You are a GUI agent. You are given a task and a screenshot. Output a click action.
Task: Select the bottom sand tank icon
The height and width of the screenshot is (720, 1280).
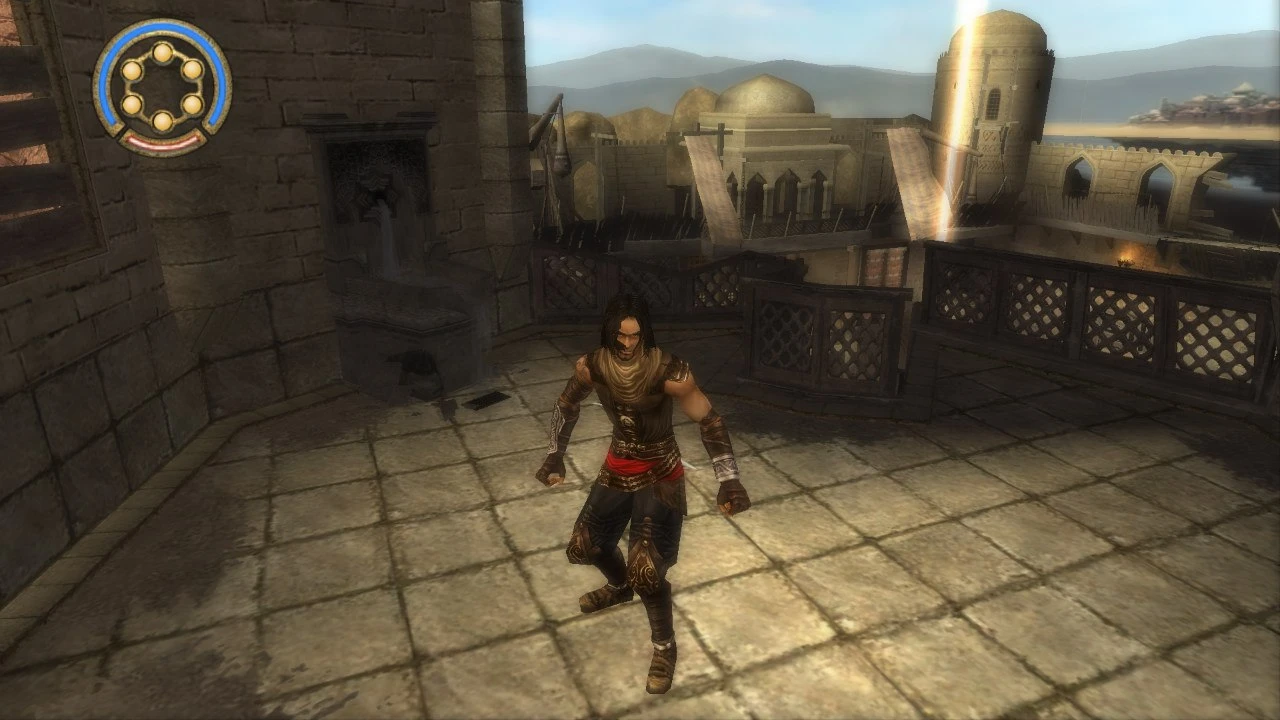162,122
